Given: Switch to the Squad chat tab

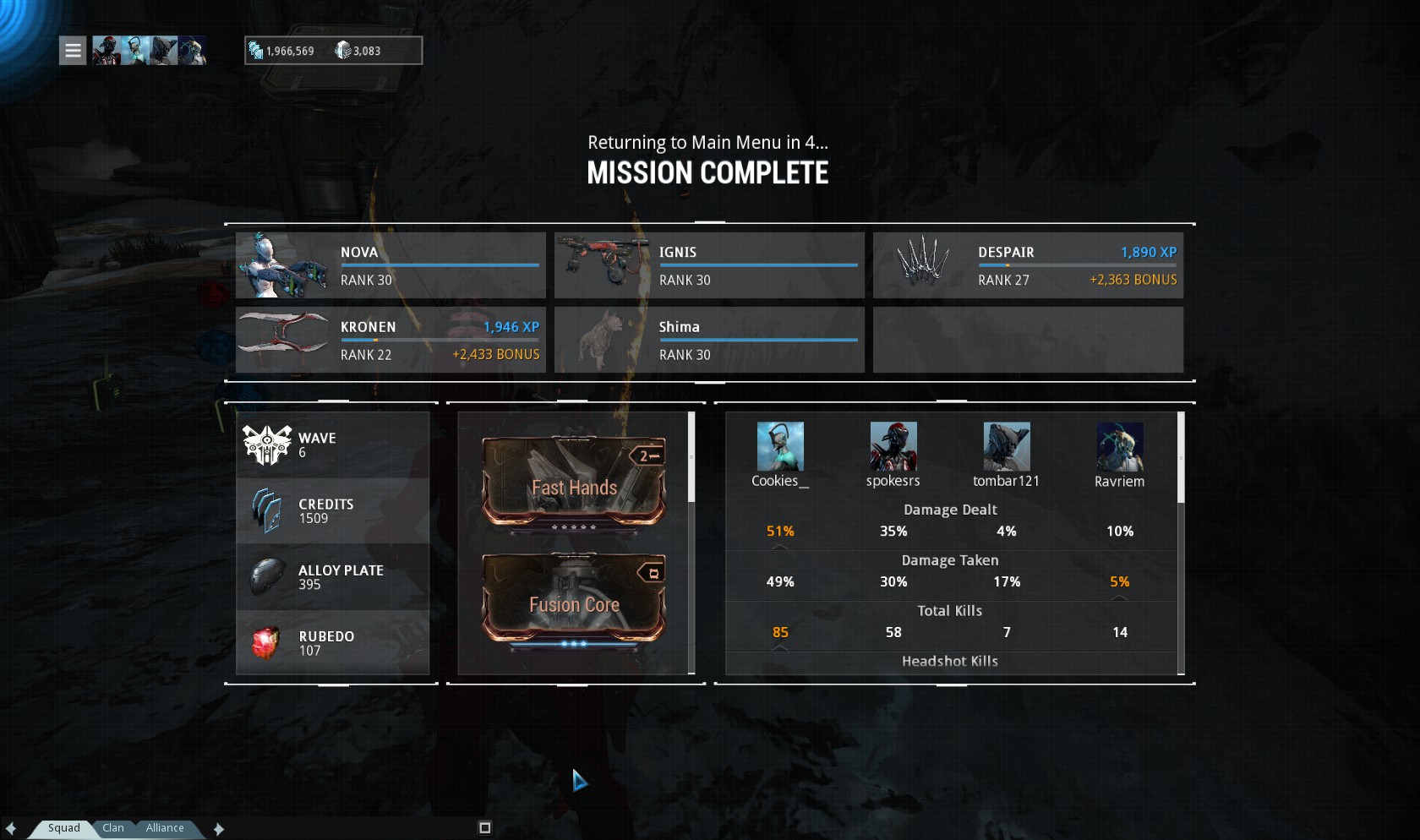Looking at the screenshot, I should (x=63, y=828).
